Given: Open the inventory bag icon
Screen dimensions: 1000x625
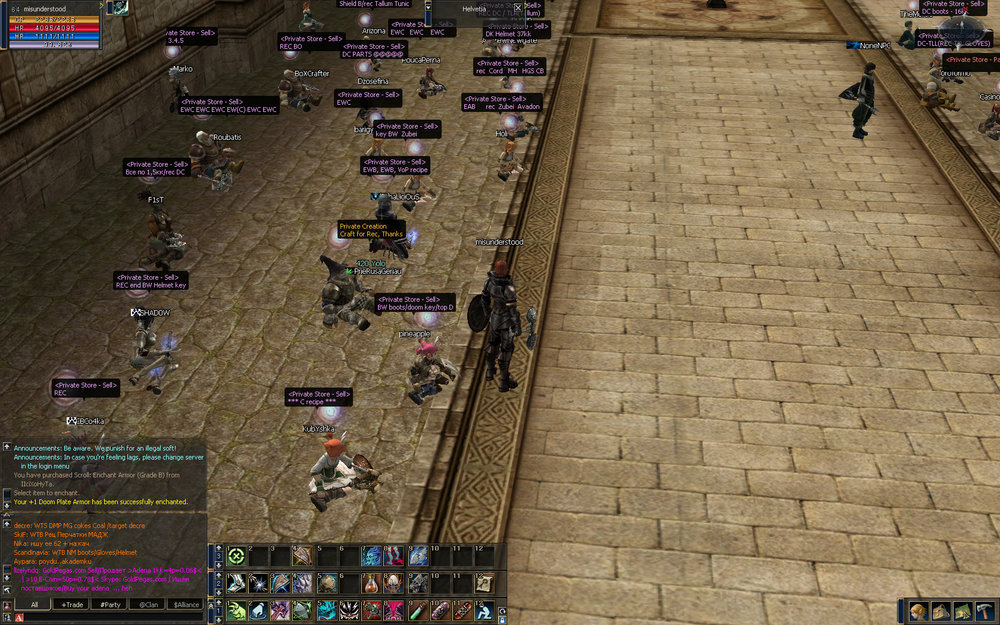Looking at the screenshot, I should pyautogui.click(x=941, y=611).
